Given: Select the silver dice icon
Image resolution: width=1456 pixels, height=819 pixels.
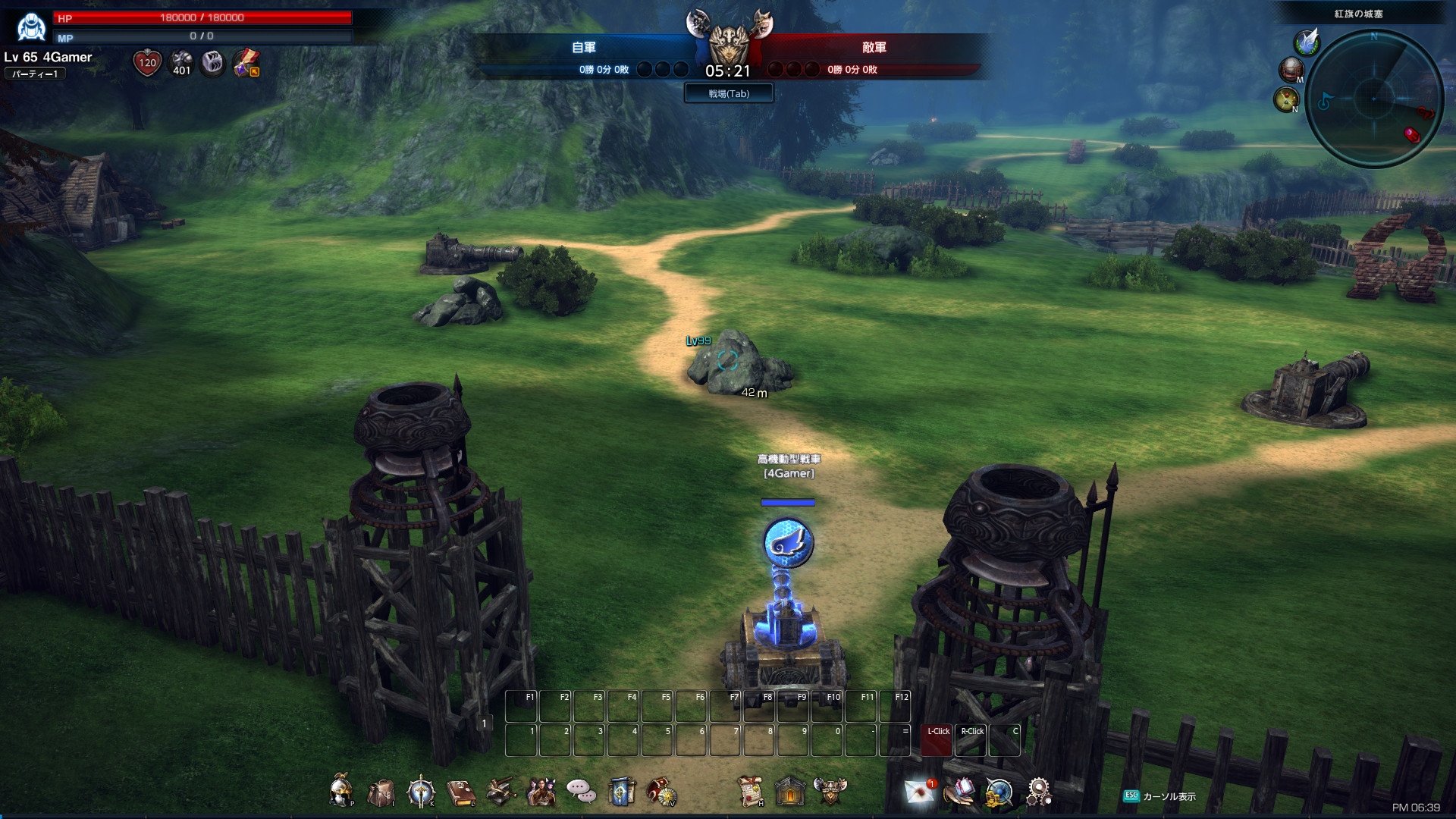Looking at the screenshot, I should (213, 63).
